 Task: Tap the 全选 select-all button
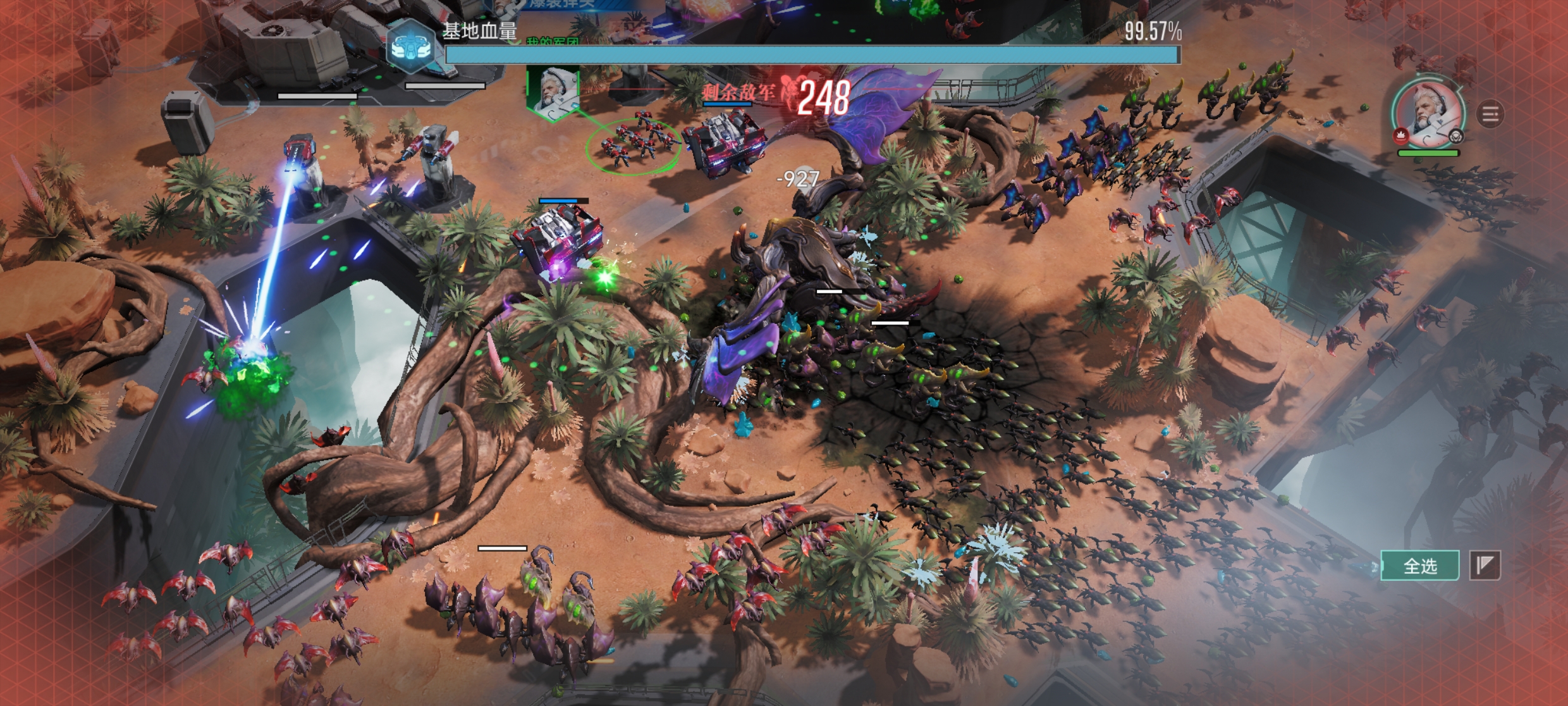1420,566
